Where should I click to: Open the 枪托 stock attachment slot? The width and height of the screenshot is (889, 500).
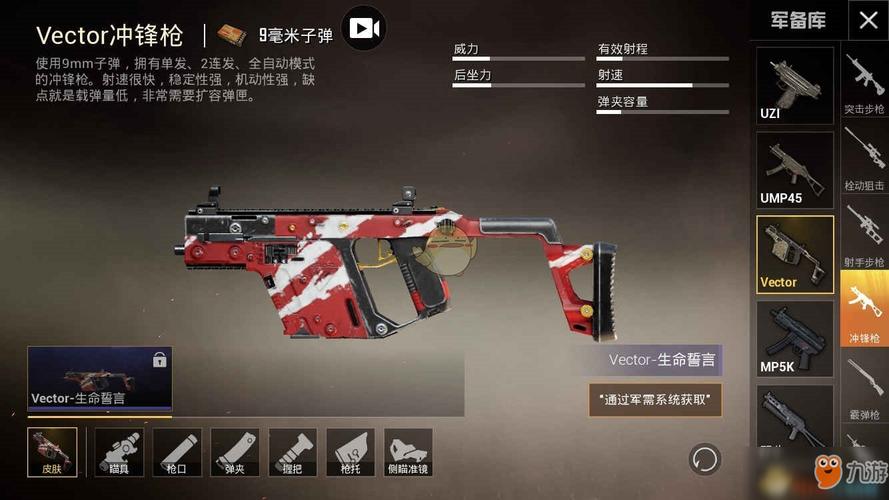(350, 452)
